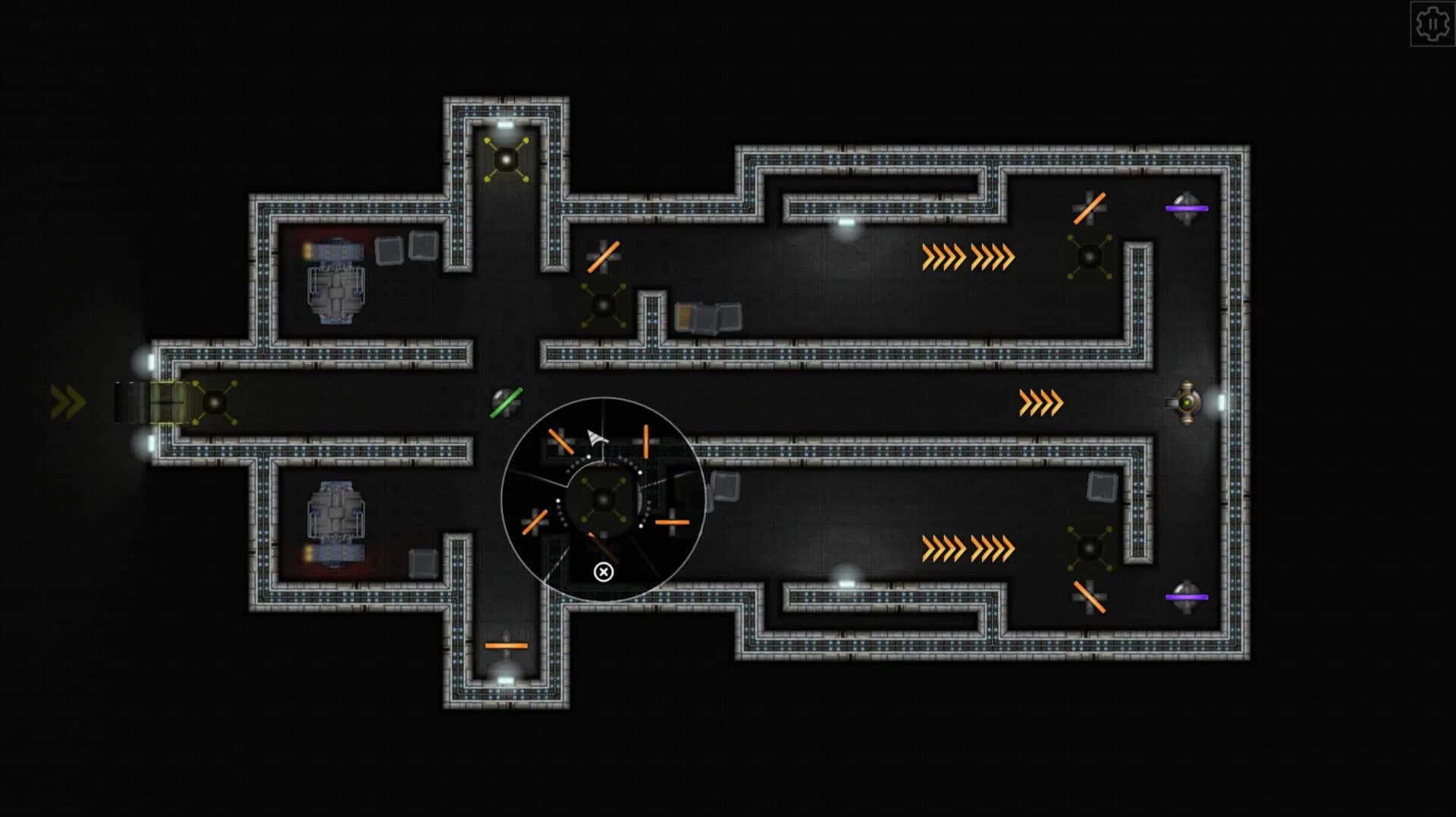The image size is (1456, 817).
Task: Click the green laser turret at the central intersection
Action: point(506,403)
